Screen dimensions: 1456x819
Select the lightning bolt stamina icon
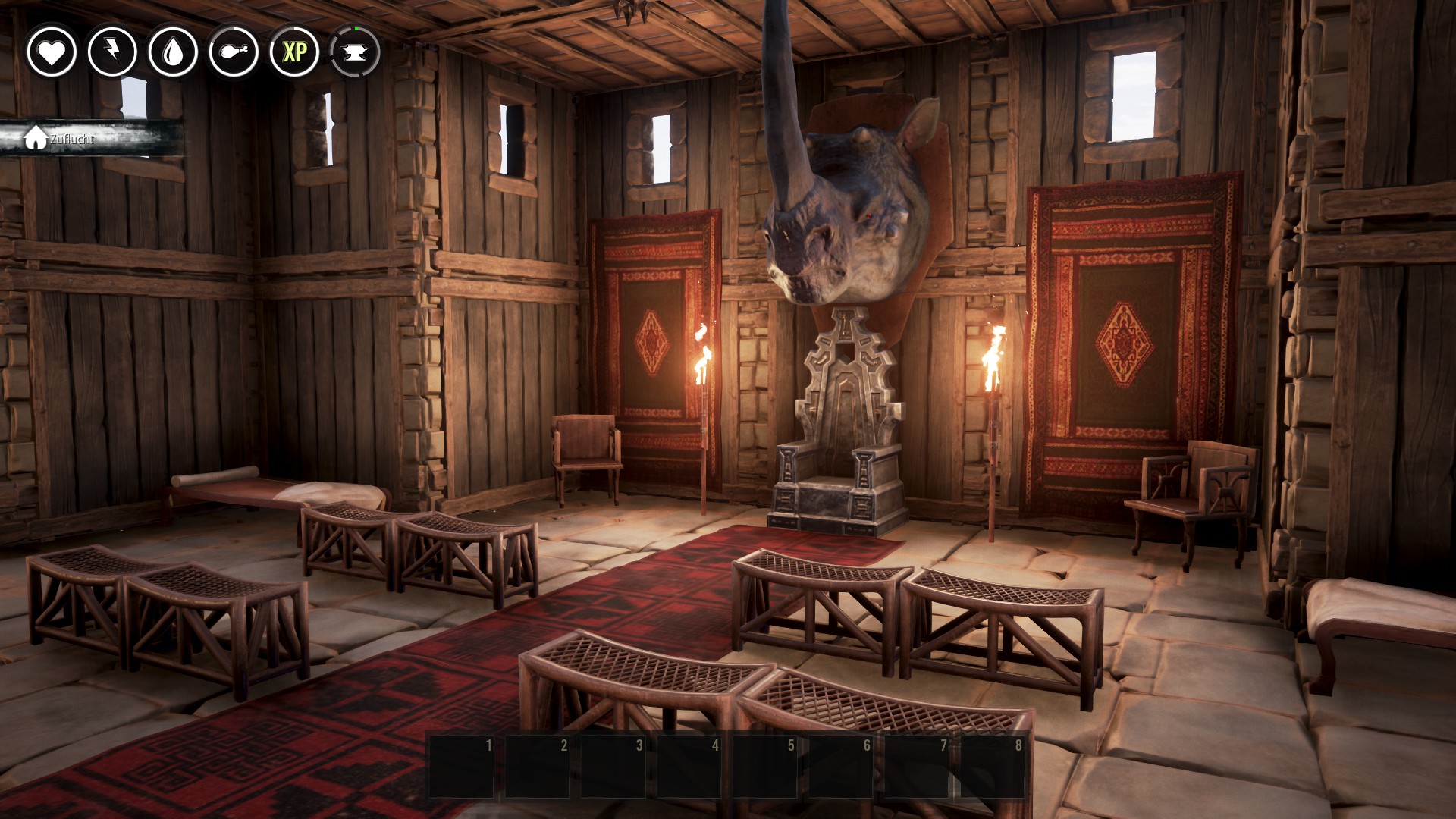click(x=112, y=52)
